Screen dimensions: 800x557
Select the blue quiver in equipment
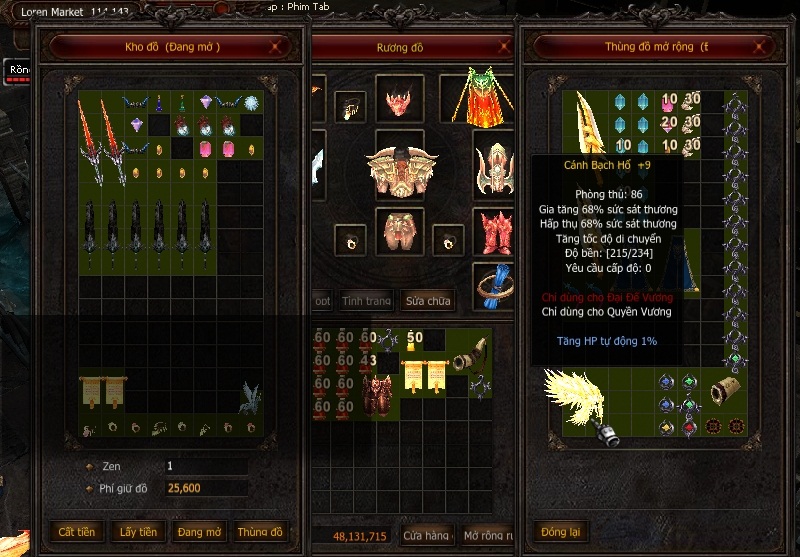click(493, 286)
